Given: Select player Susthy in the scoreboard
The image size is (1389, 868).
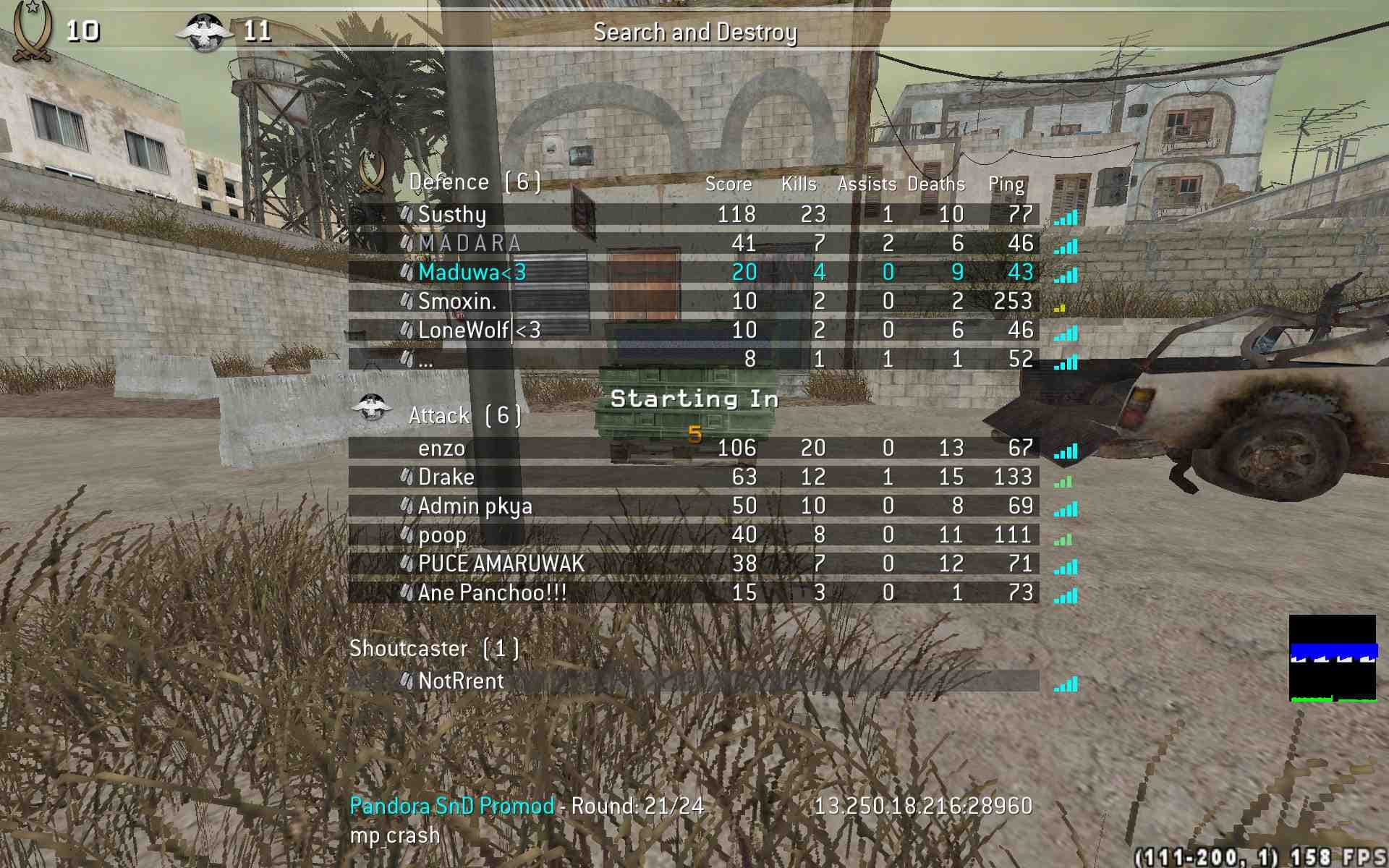Looking at the screenshot, I should click(452, 214).
